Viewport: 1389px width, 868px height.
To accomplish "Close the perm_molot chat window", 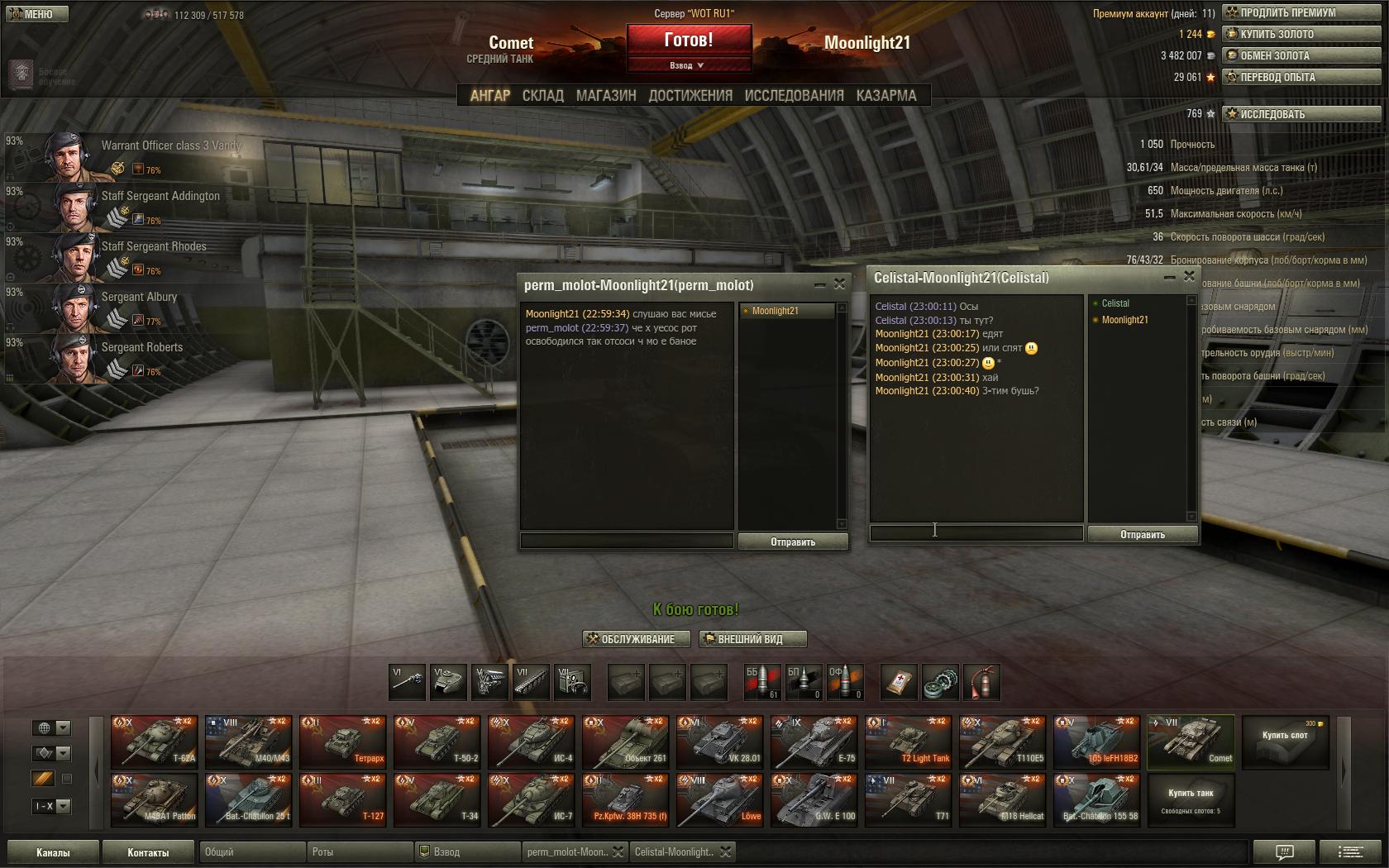I will pos(839,284).
